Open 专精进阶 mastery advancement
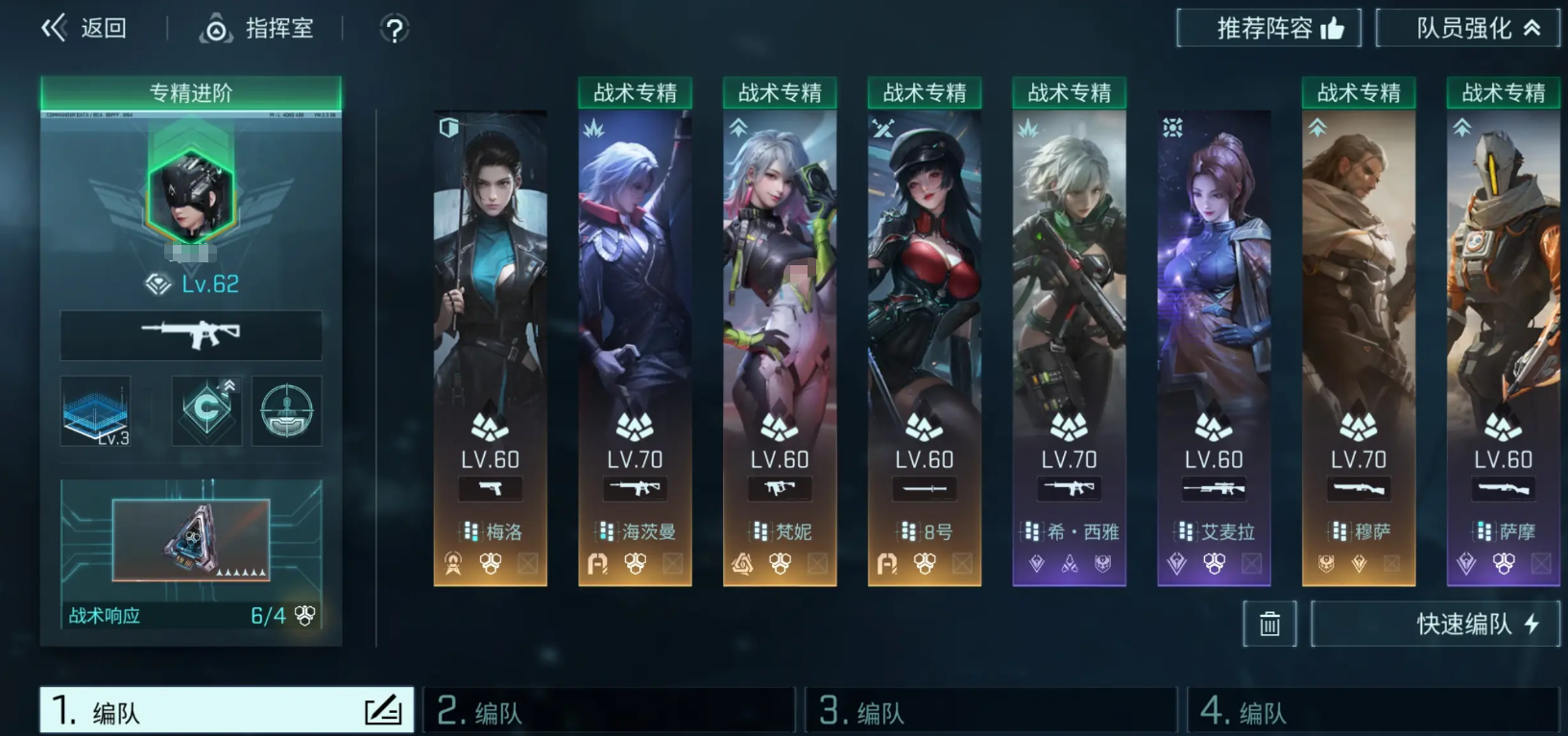Image resolution: width=1568 pixels, height=736 pixels. (x=191, y=93)
